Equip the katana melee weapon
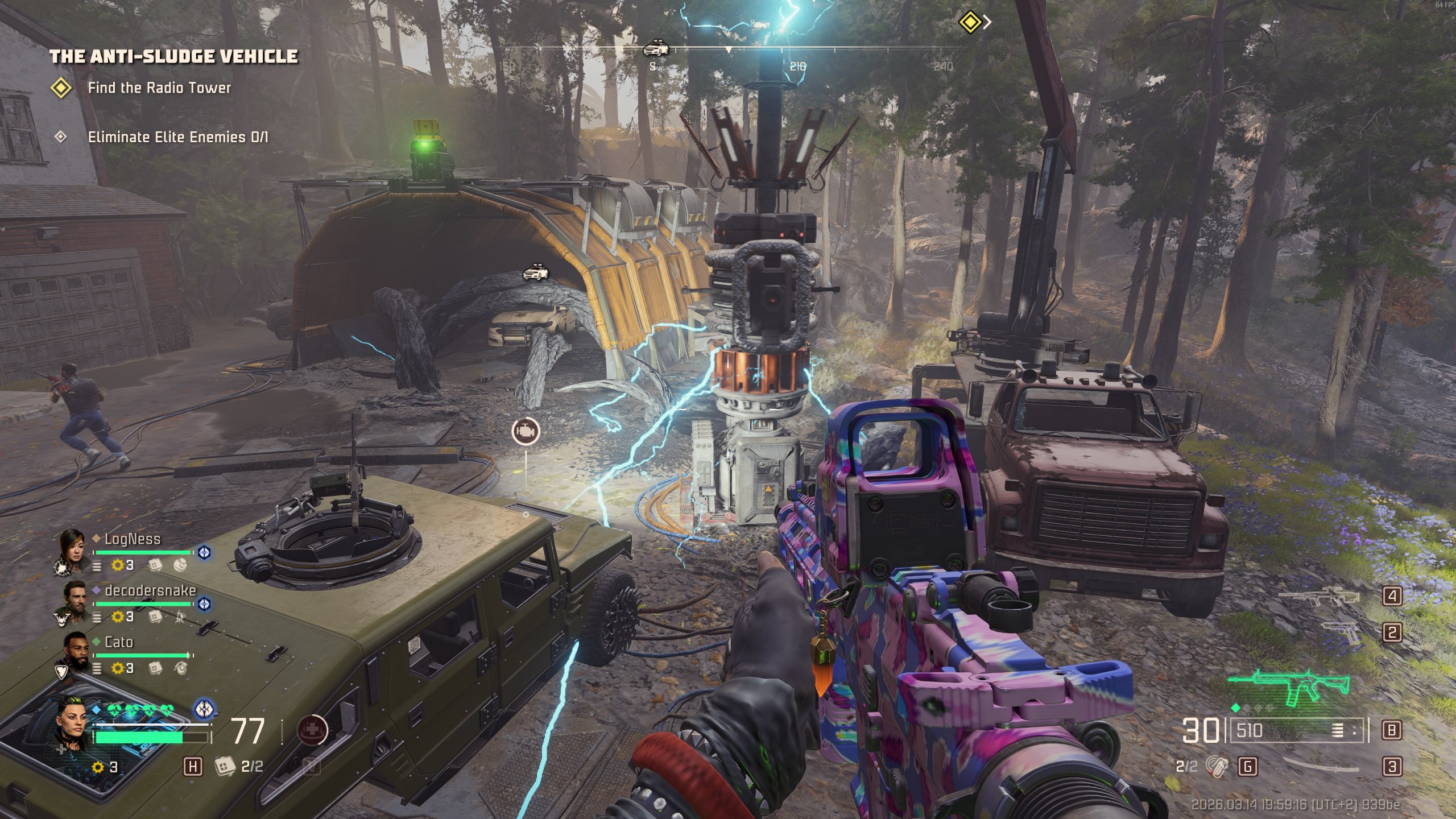This screenshot has width=1456, height=819. (x=1321, y=766)
